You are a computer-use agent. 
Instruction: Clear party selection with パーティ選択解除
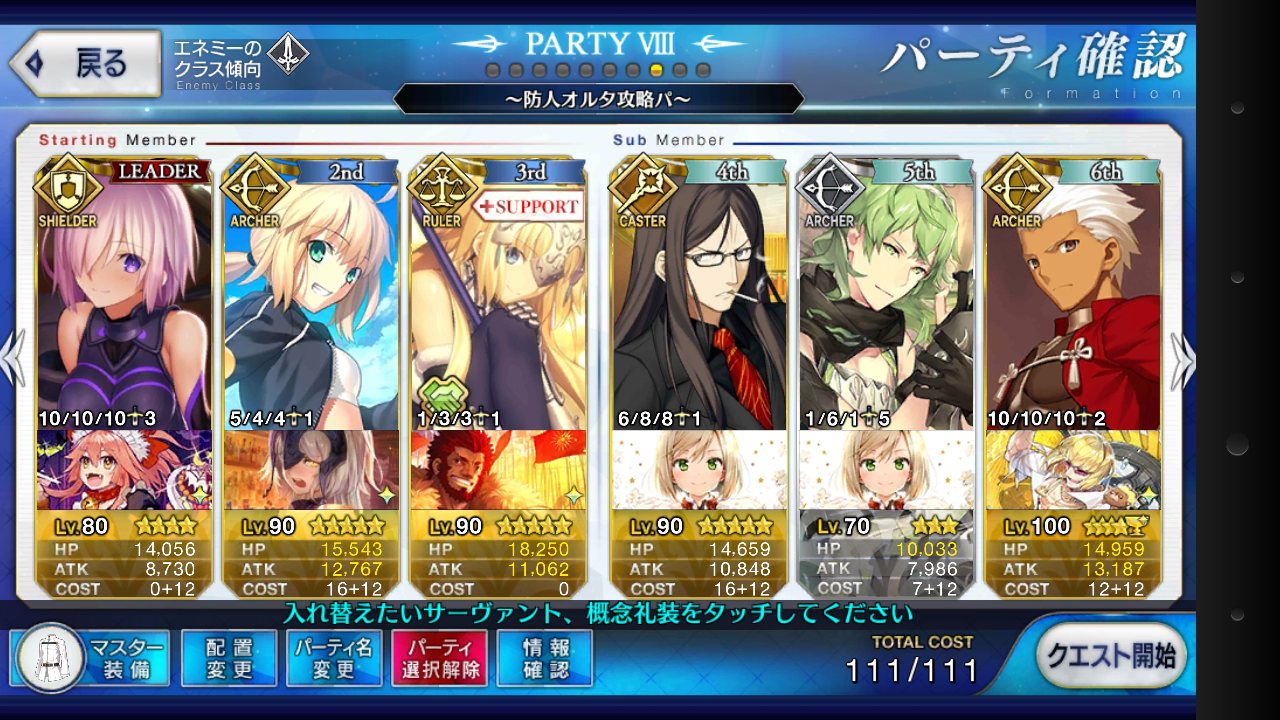(439, 658)
